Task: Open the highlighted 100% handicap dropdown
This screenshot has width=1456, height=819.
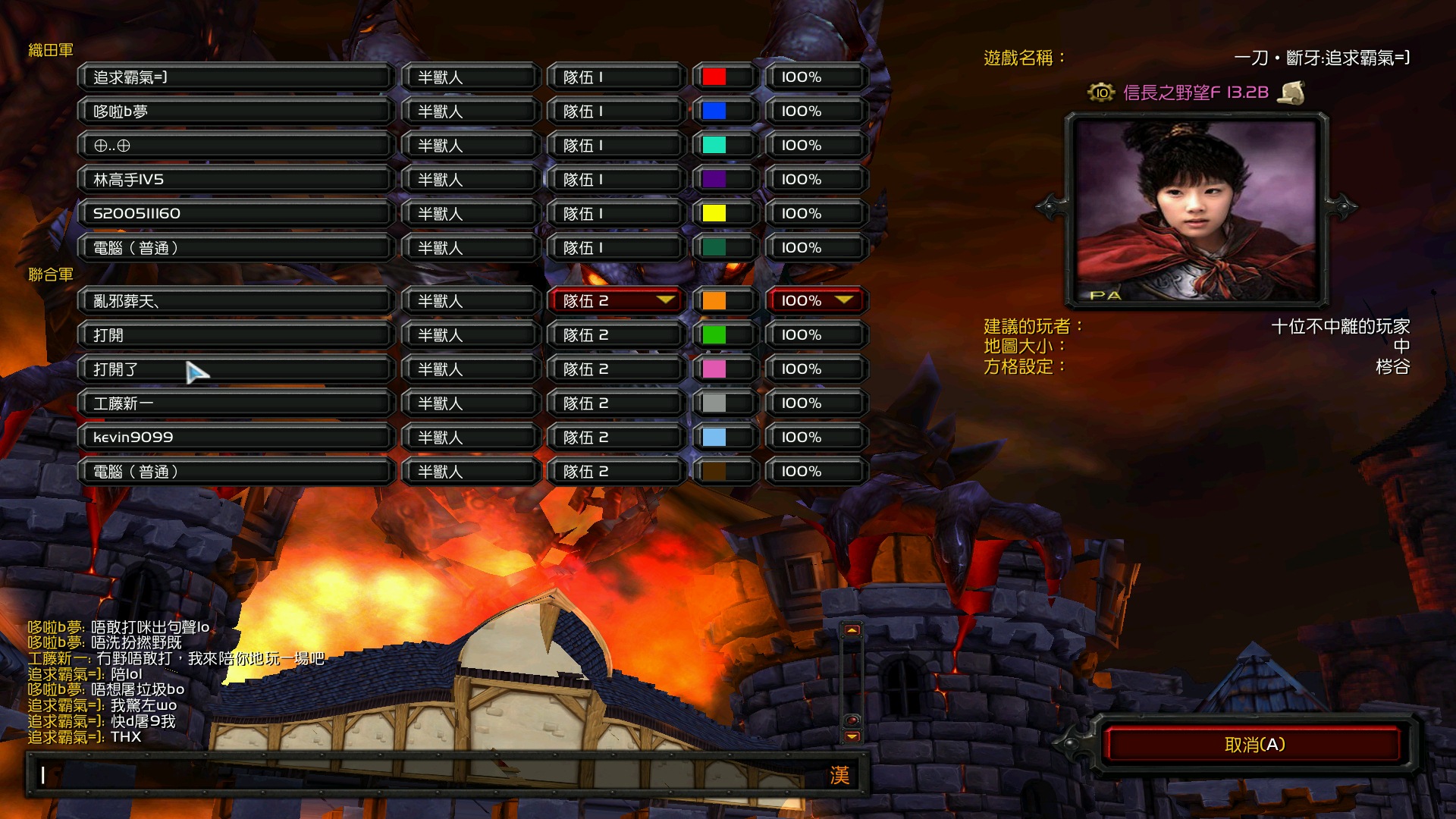Action: (x=816, y=301)
